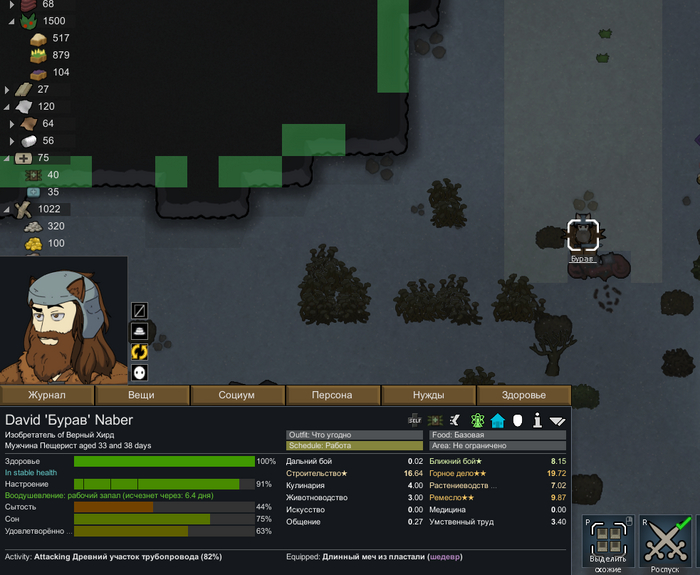This screenshot has height=575, width=700.
Task: Show the Социум tab
Action: [237, 395]
